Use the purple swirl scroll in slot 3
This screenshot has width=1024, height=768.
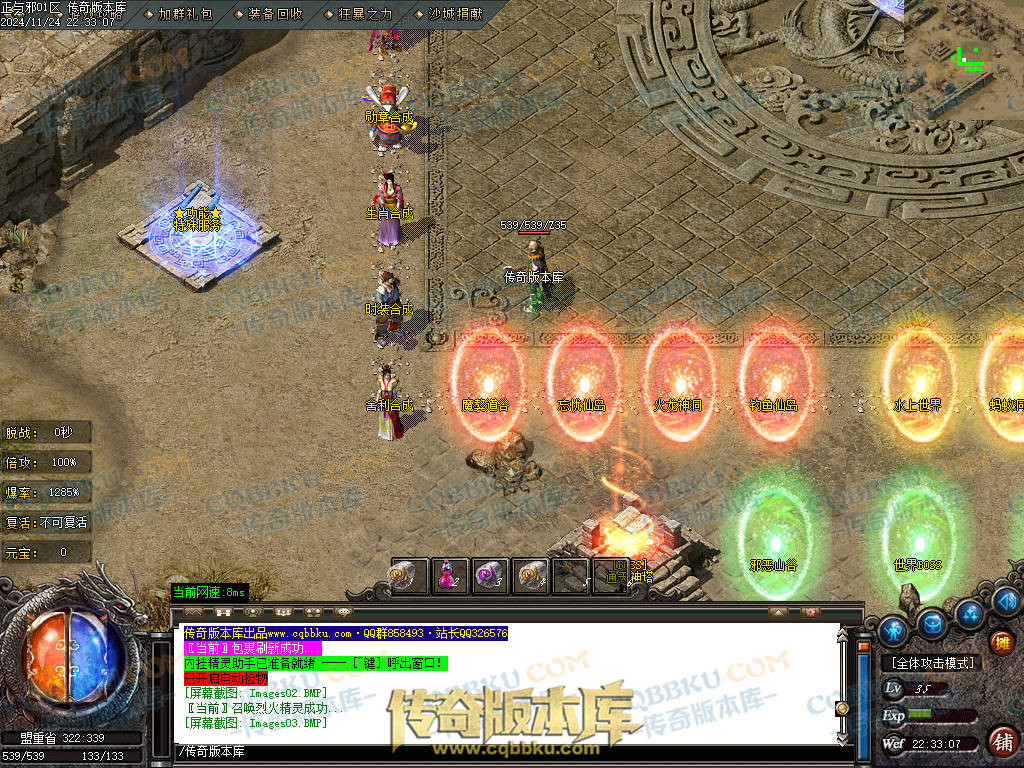(x=489, y=576)
